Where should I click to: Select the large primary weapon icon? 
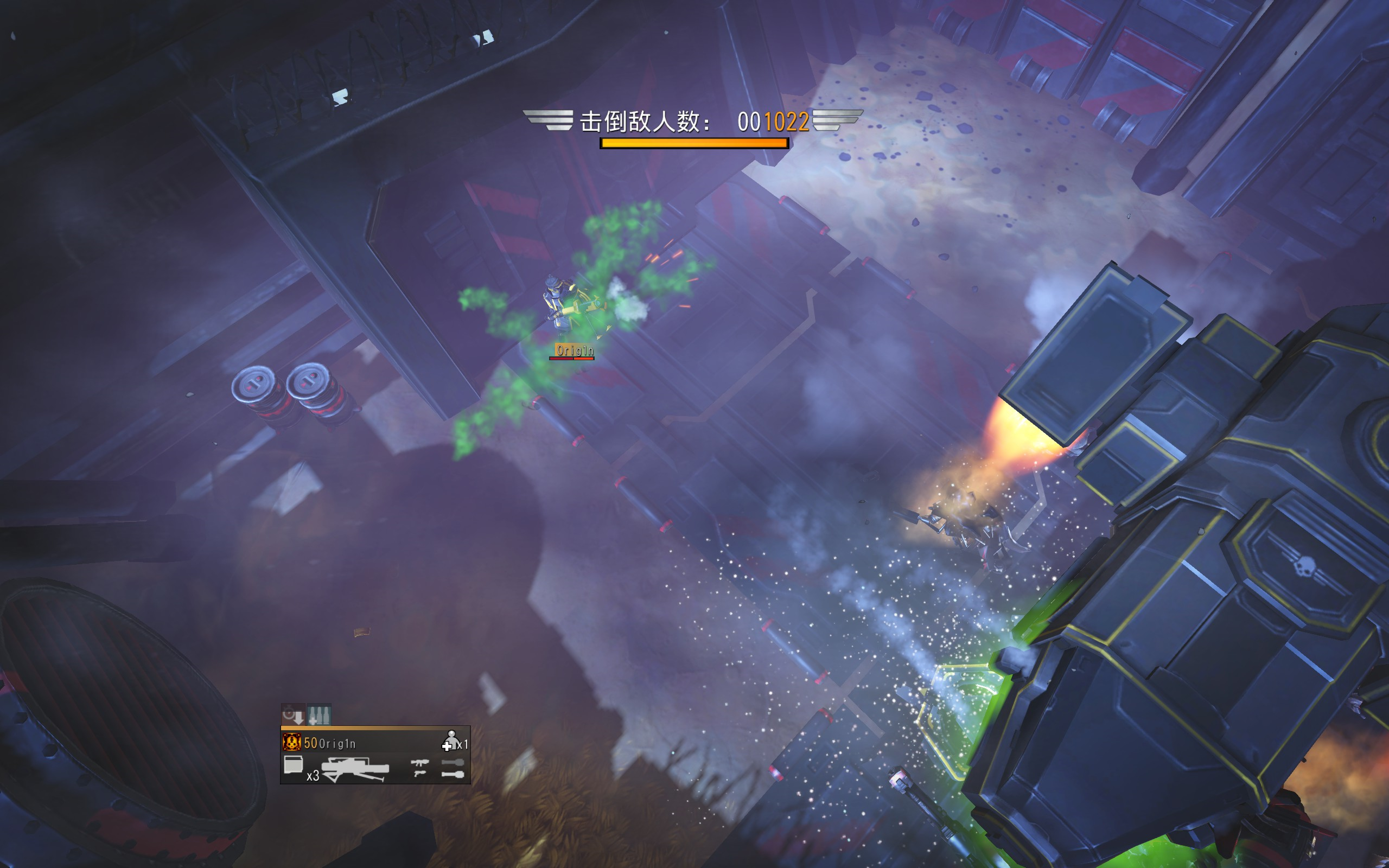[355, 769]
